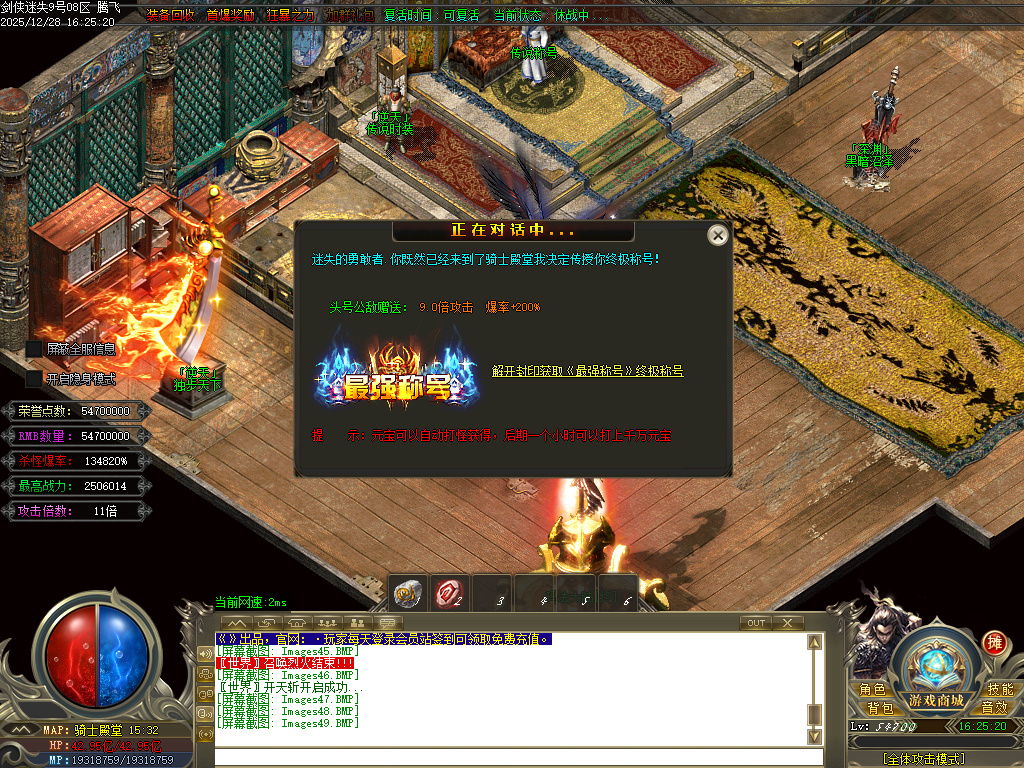Viewport: 1024px width, 768px height.
Task: Click the chat panel OUT button
Action: [x=756, y=623]
